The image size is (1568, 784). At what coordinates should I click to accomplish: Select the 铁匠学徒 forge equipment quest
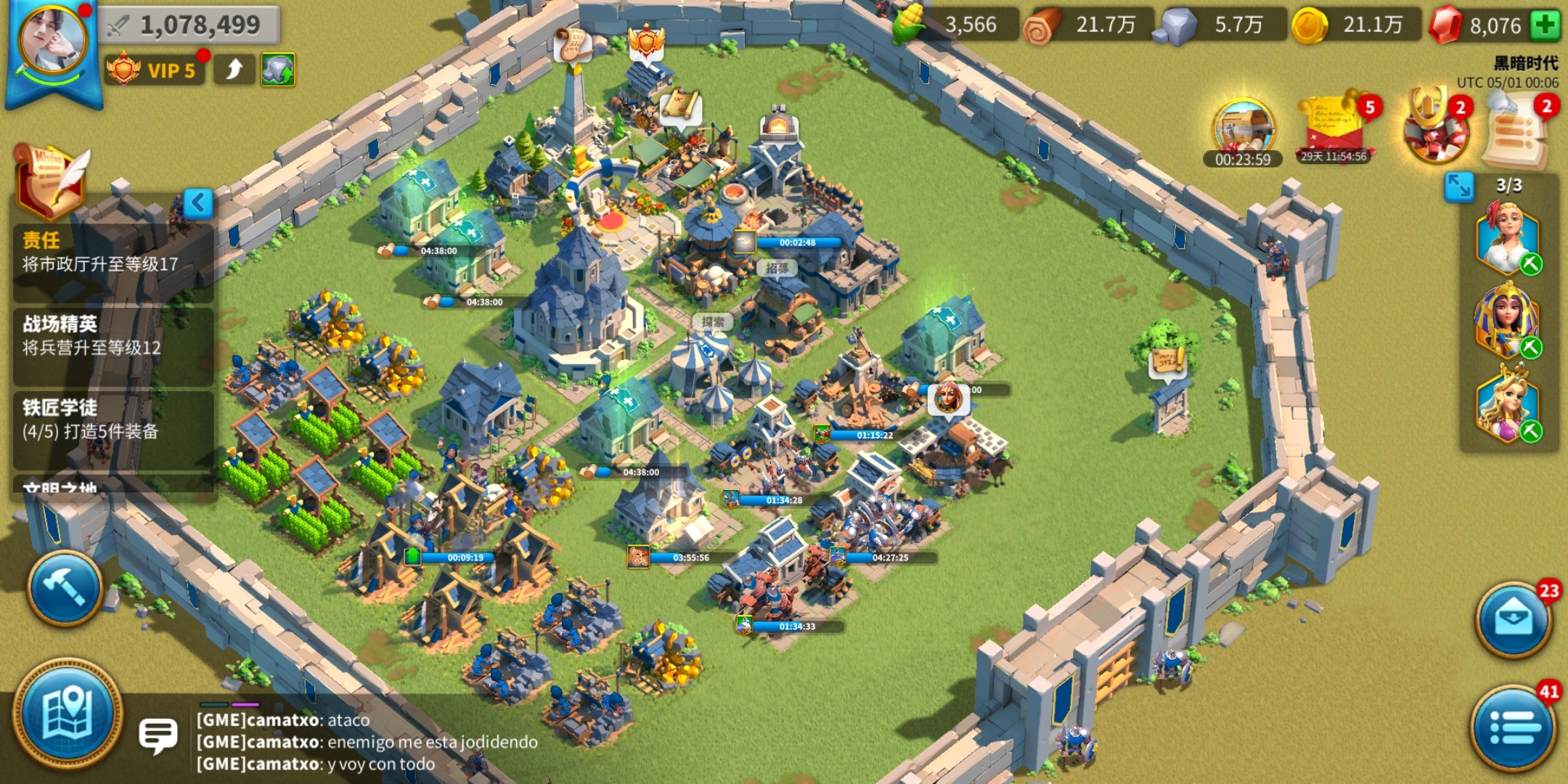click(113, 420)
